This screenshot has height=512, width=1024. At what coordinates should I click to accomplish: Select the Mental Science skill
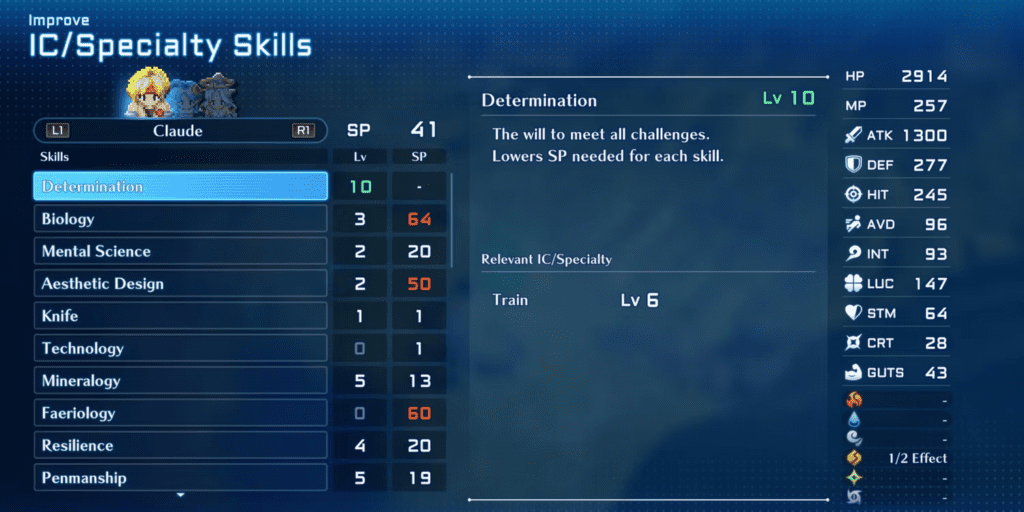click(180, 251)
